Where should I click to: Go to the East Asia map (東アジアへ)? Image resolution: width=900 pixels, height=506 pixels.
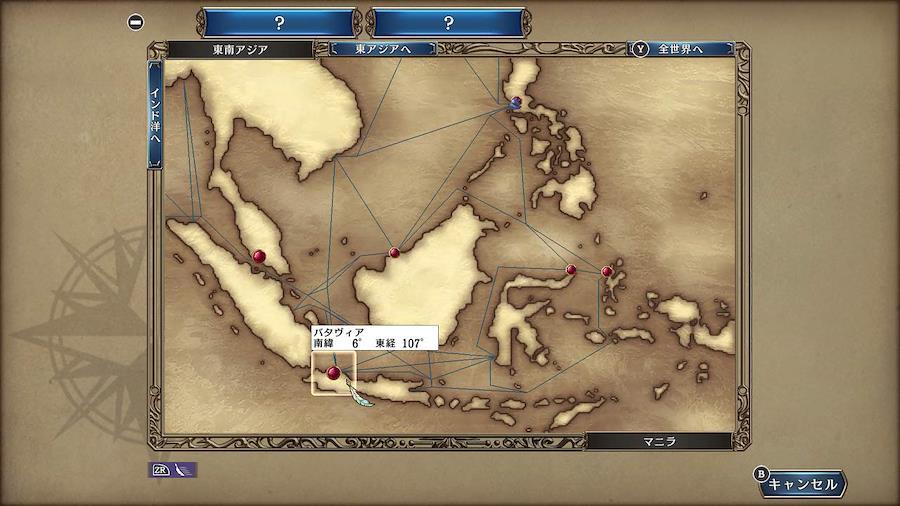pyautogui.click(x=382, y=48)
